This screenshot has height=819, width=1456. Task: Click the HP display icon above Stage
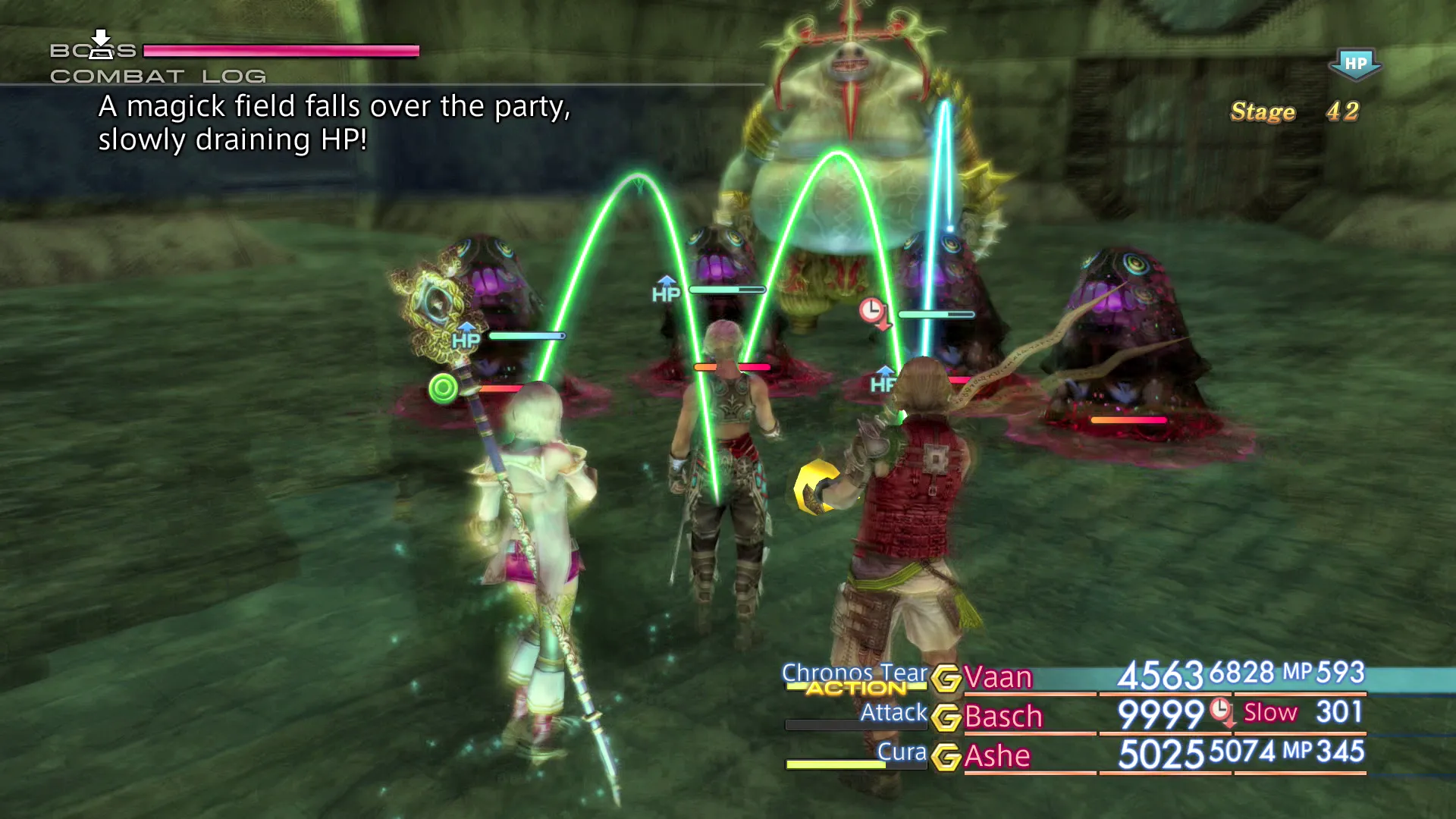[x=1355, y=64]
